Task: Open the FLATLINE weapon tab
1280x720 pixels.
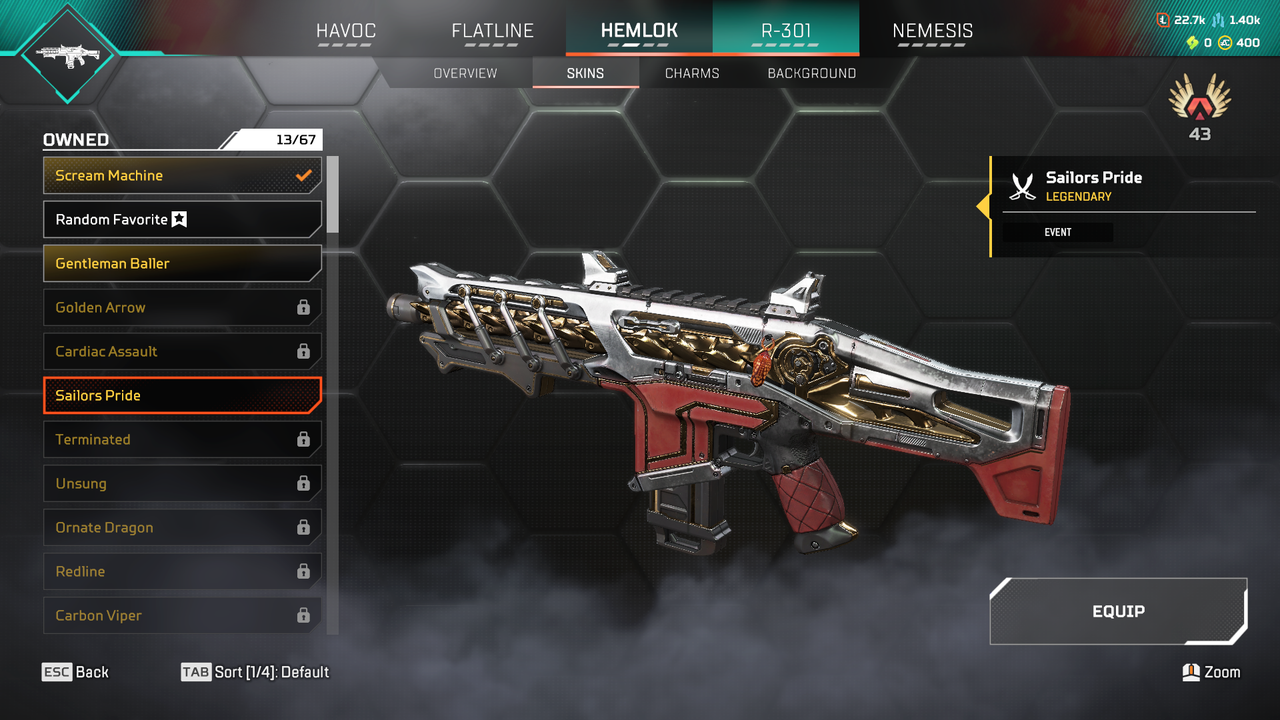Action: [x=492, y=31]
